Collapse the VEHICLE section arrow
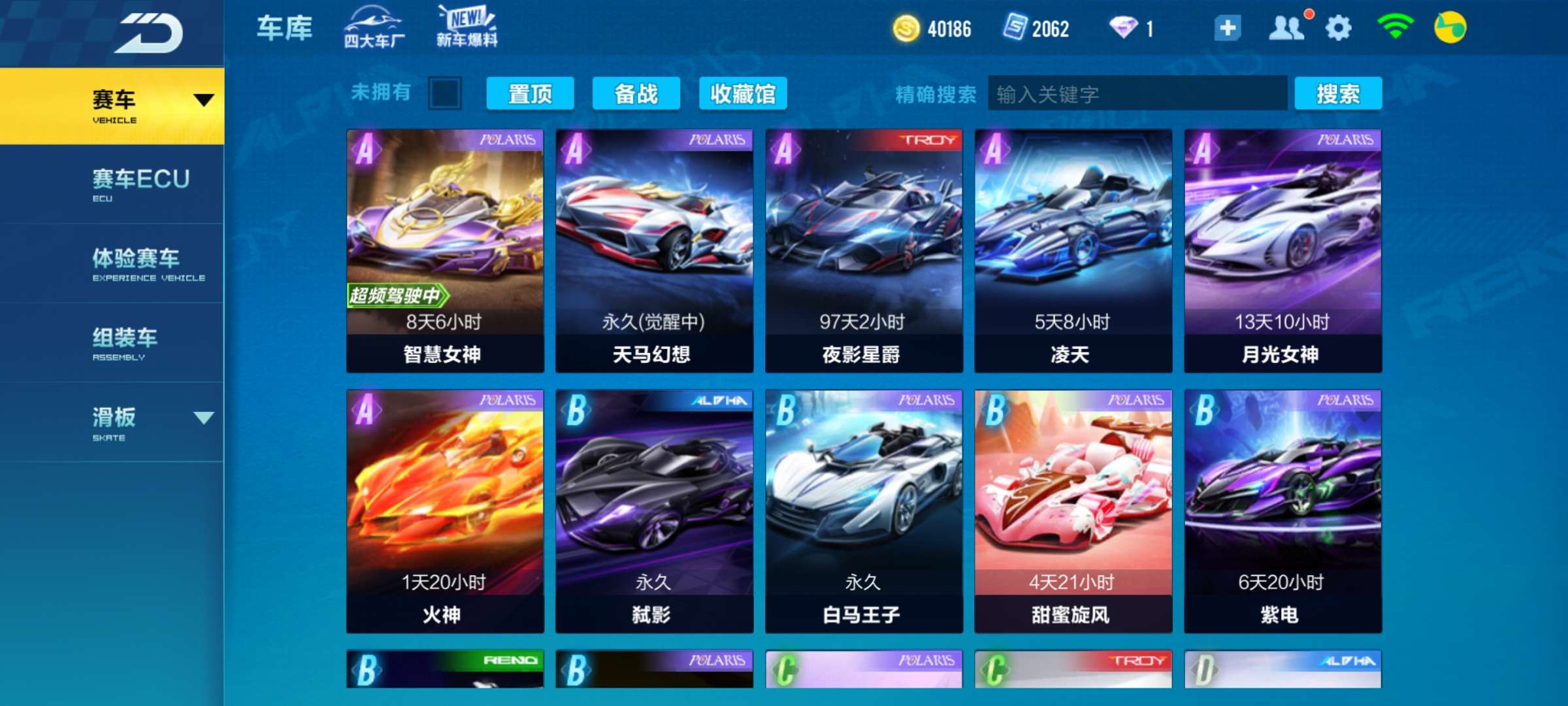This screenshot has height=706, width=1568. pyautogui.click(x=203, y=99)
